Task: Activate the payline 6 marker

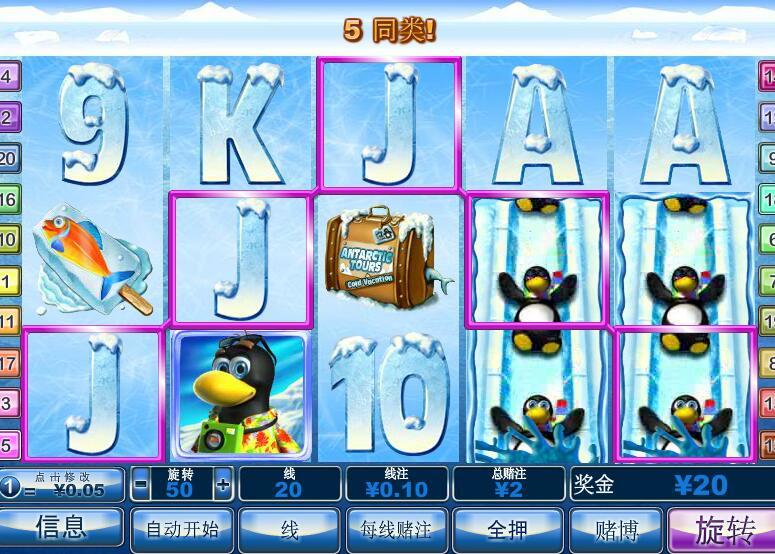Action: (767, 240)
